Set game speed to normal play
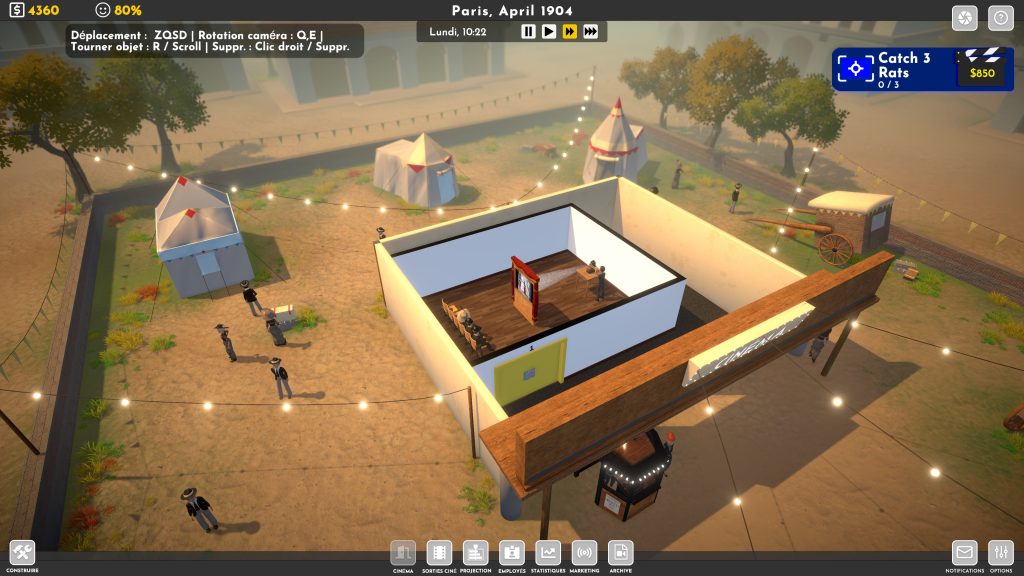This screenshot has width=1024, height=576. tap(549, 32)
